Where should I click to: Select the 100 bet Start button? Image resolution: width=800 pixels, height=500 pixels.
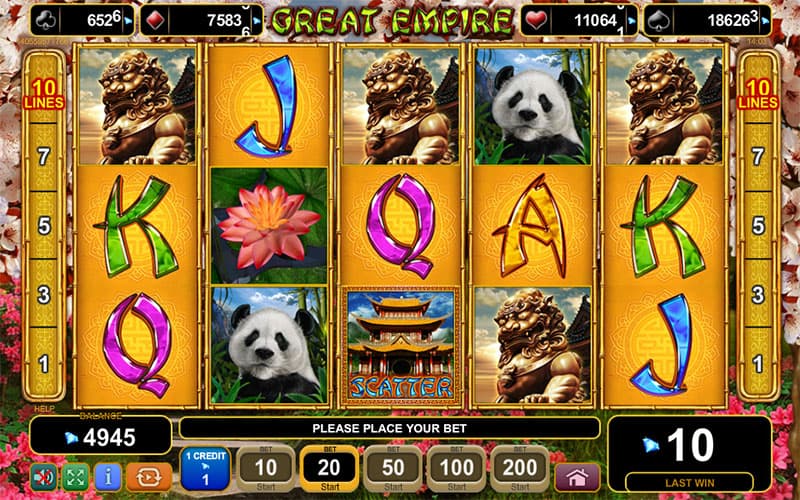click(455, 467)
